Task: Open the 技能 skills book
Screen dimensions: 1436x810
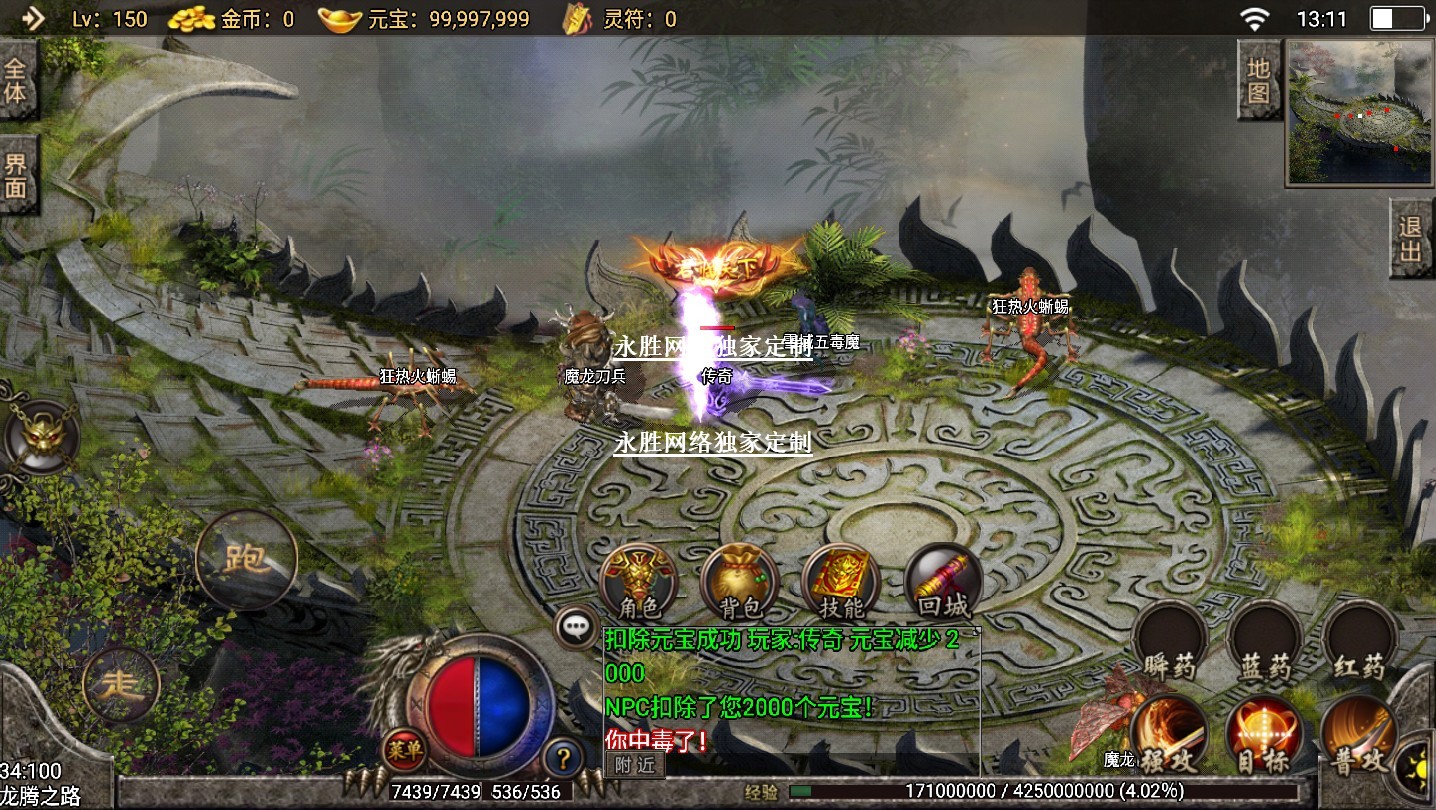Action: [840, 582]
